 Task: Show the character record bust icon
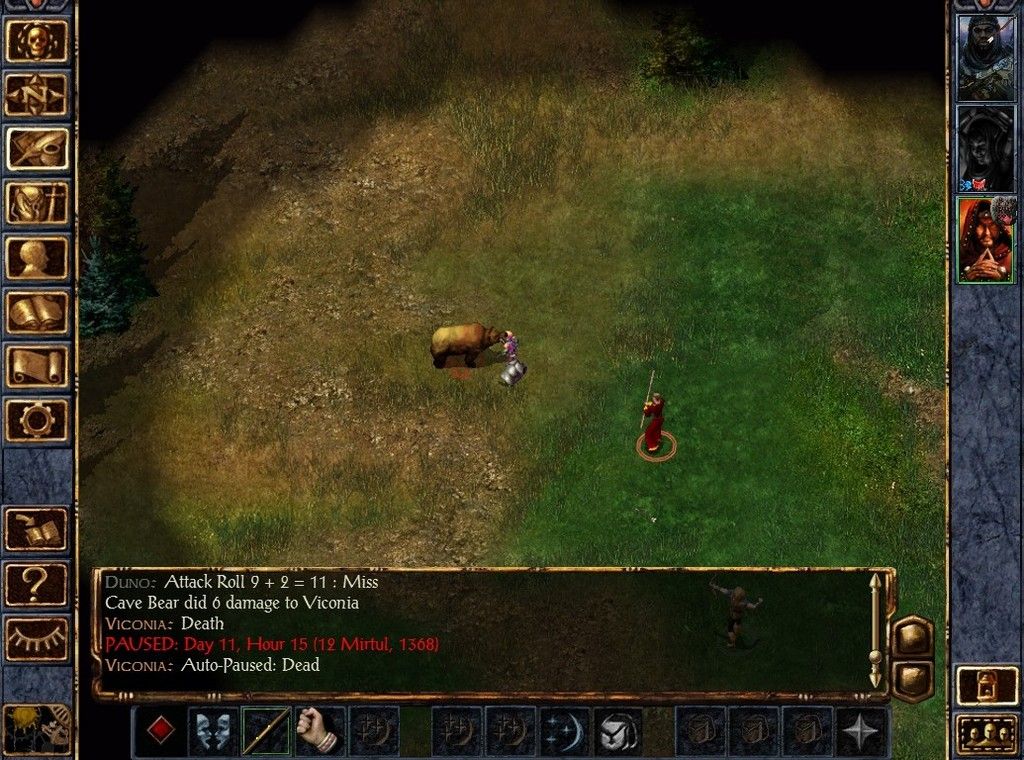click(x=39, y=257)
